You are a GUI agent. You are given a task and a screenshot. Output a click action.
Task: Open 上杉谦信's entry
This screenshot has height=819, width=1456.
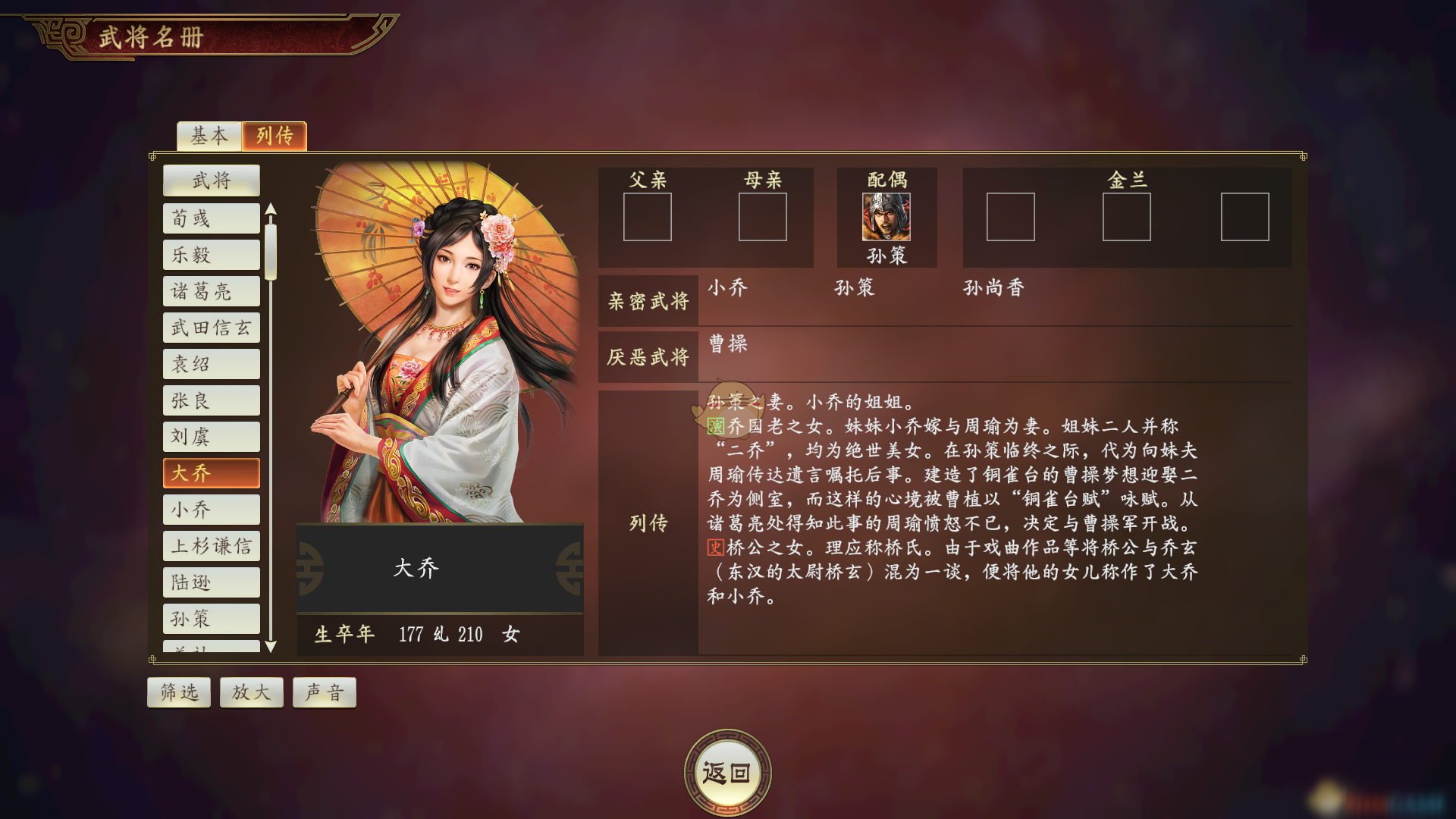coord(211,546)
